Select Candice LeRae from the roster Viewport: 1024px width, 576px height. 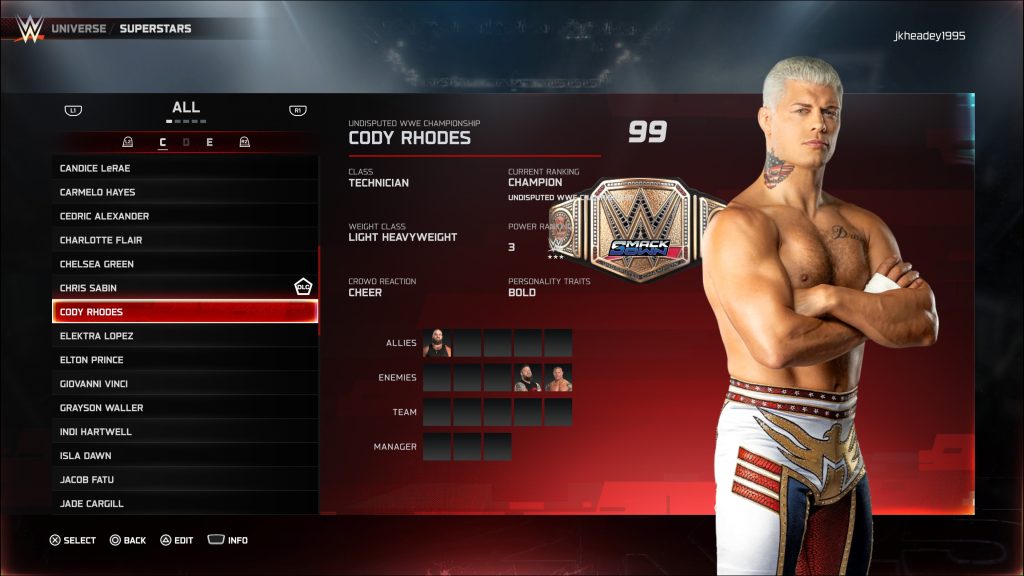point(185,168)
